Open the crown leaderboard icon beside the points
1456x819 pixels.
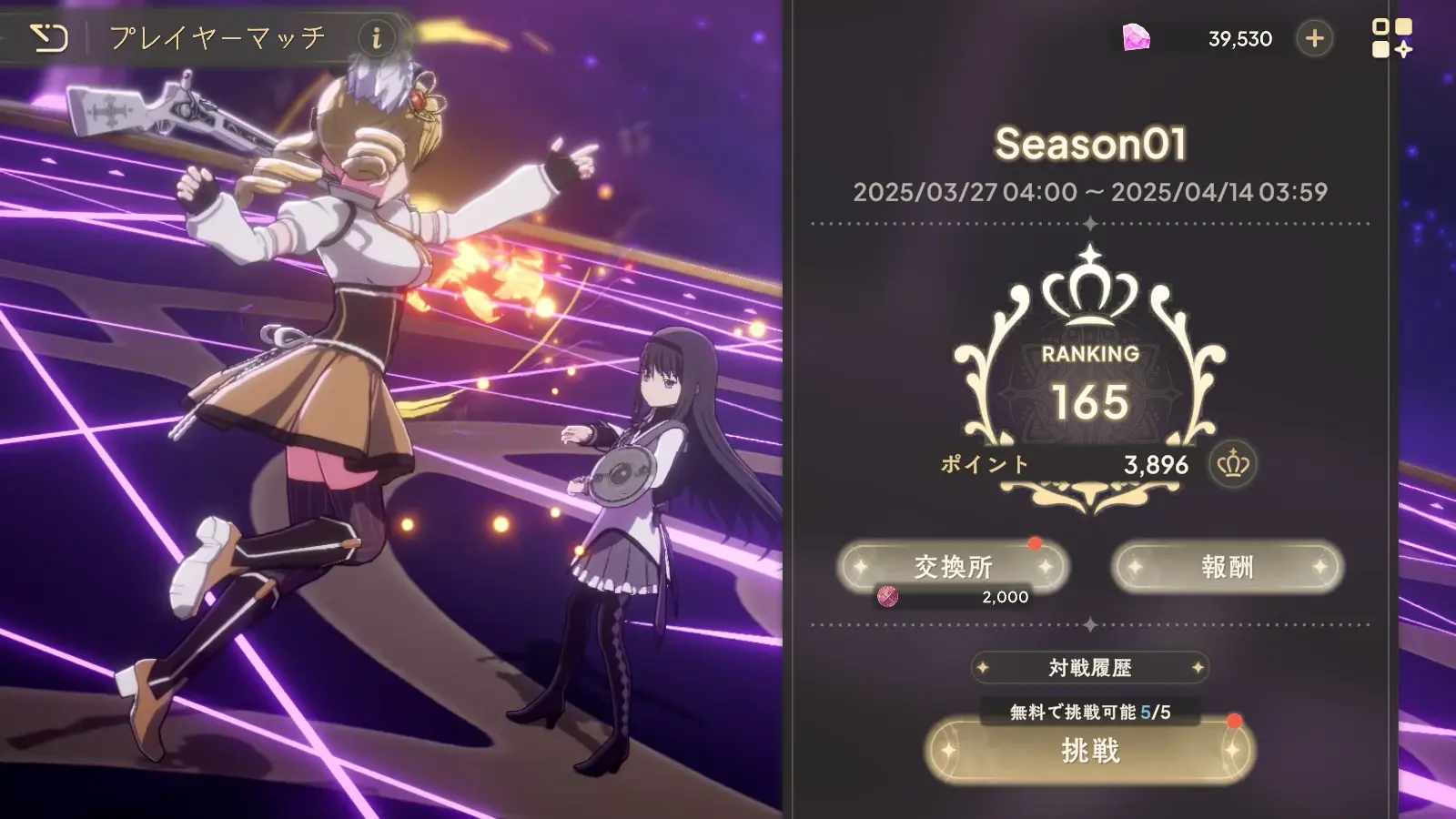pos(1233,466)
